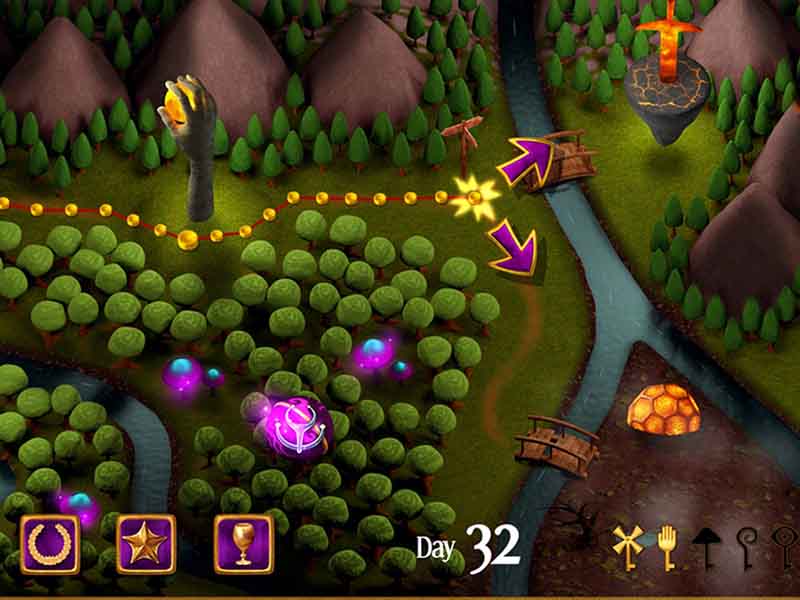Click the gold star button
This screenshot has width=800, height=600.
146,544
